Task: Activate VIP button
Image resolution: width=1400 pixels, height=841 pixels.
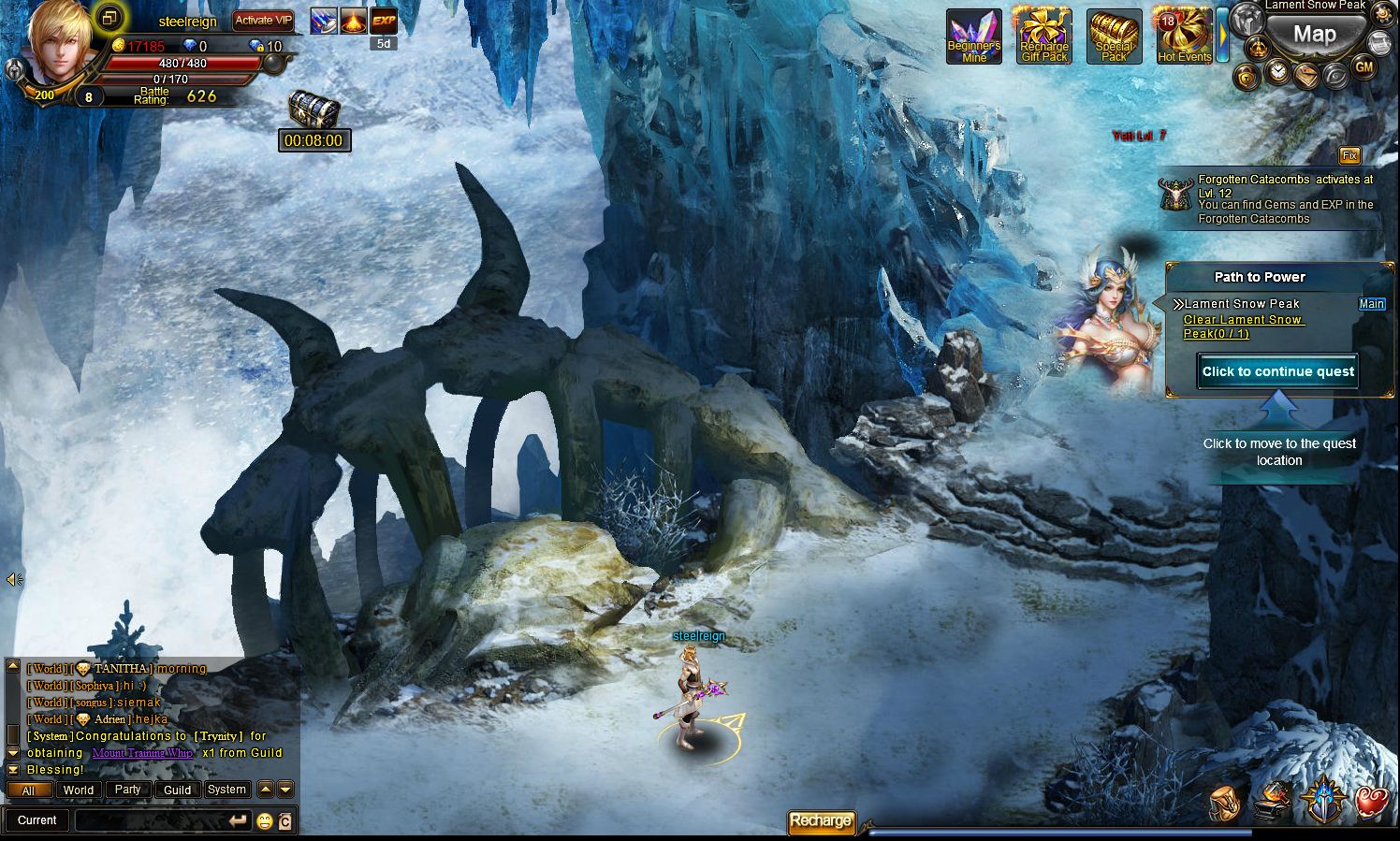Action: point(263,20)
